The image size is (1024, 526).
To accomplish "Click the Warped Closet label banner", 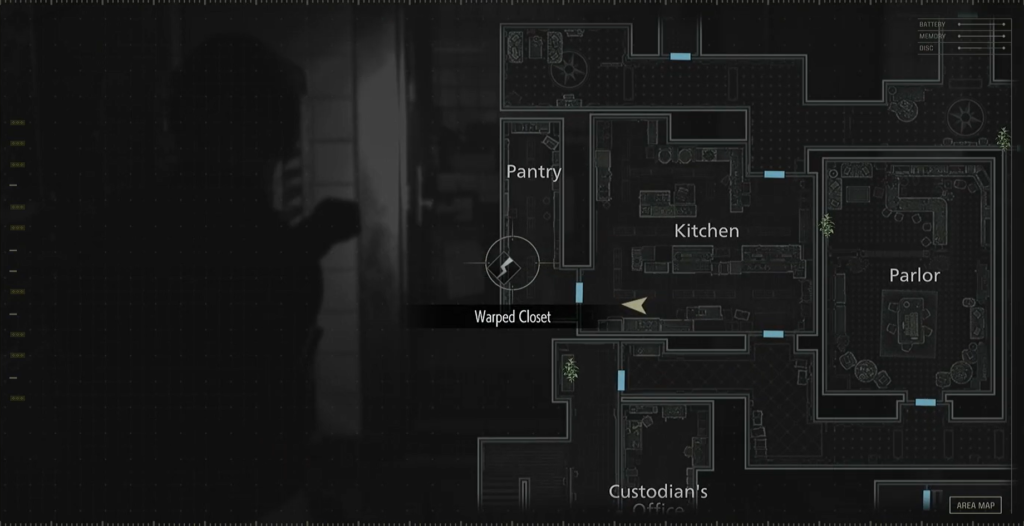I will (x=512, y=317).
